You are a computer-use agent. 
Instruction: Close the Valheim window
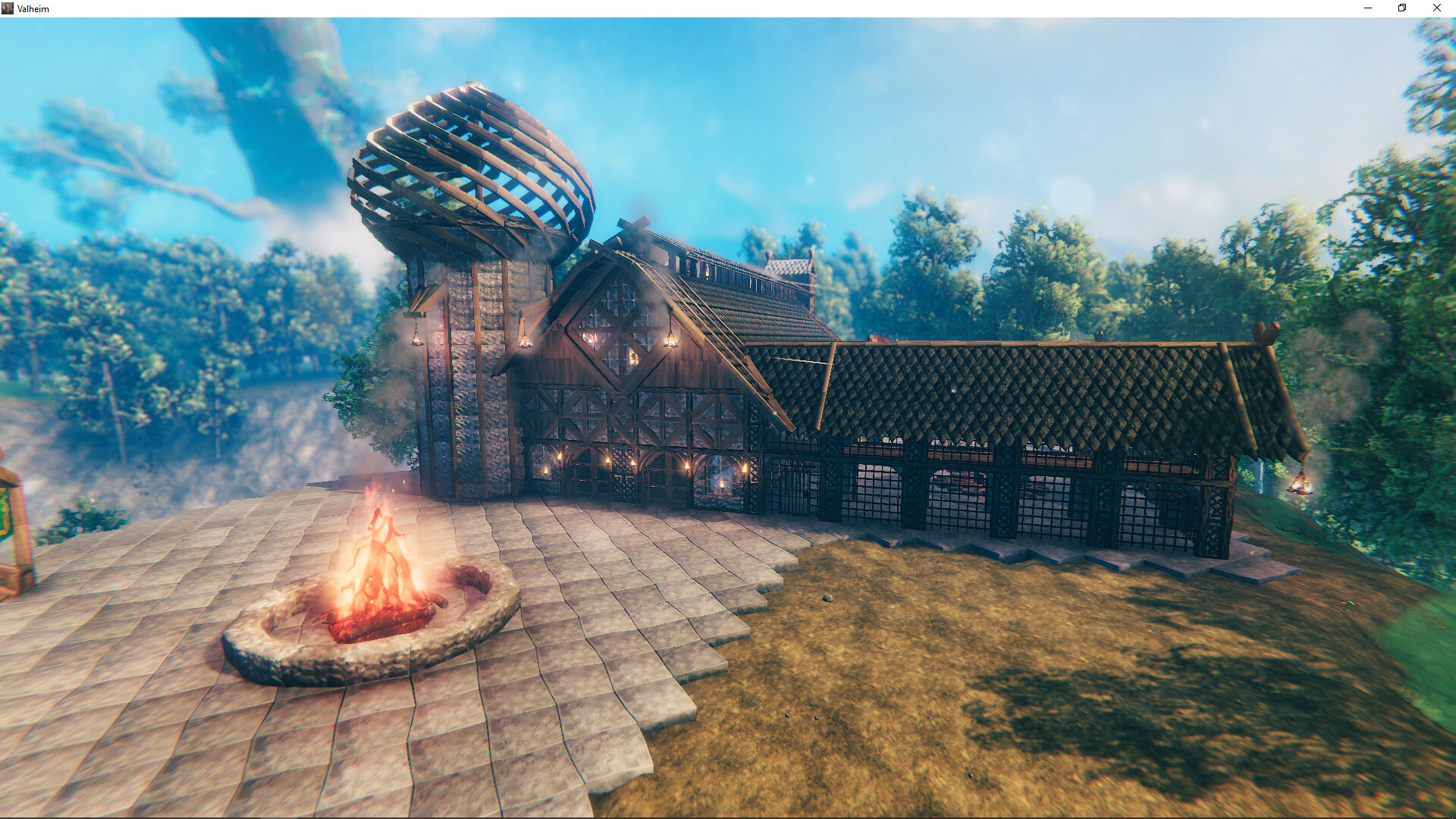coord(1437,8)
